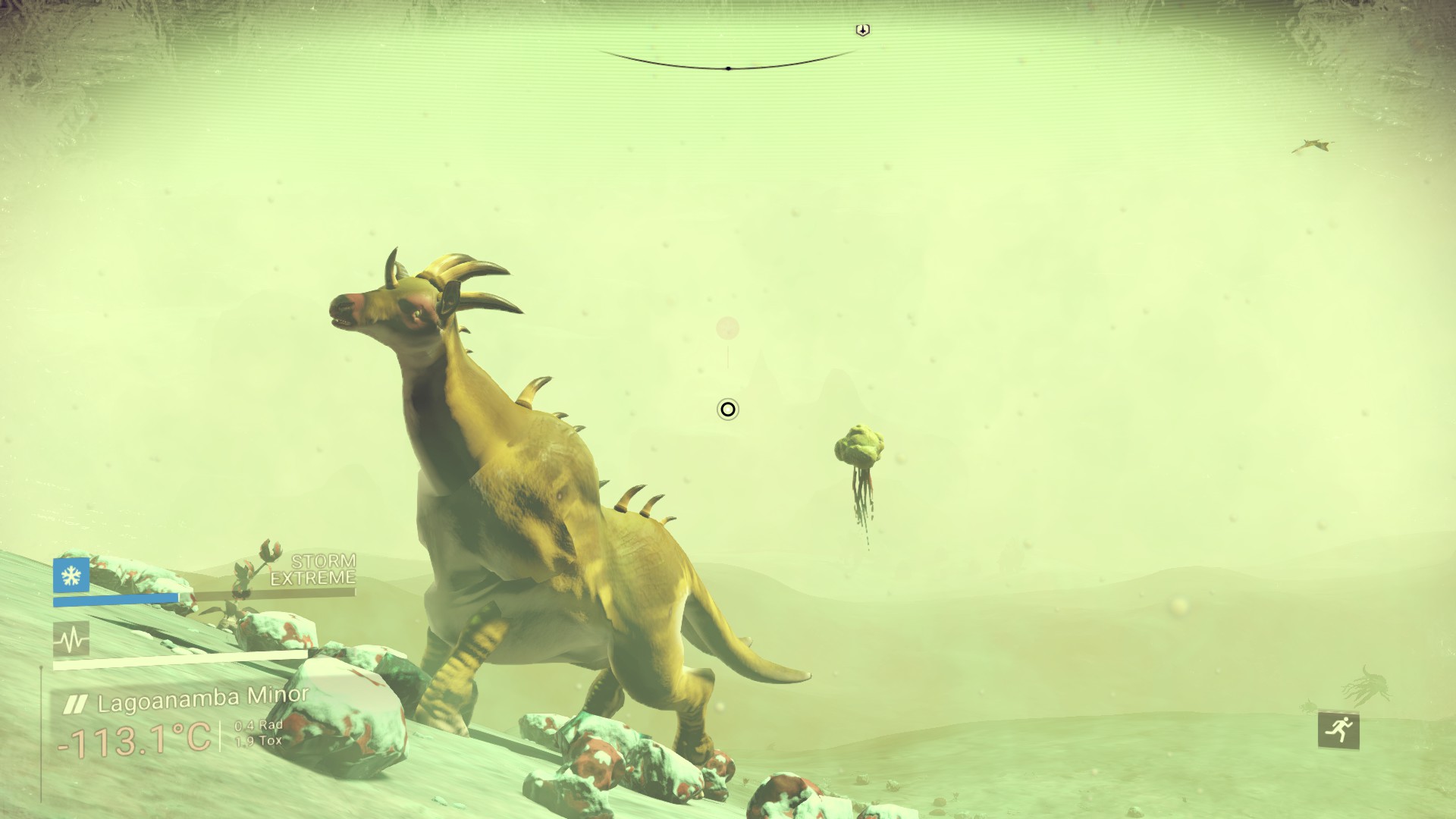The image size is (1456, 819).
Task: Click the running man sprint icon
Action: click(x=1338, y=730)
